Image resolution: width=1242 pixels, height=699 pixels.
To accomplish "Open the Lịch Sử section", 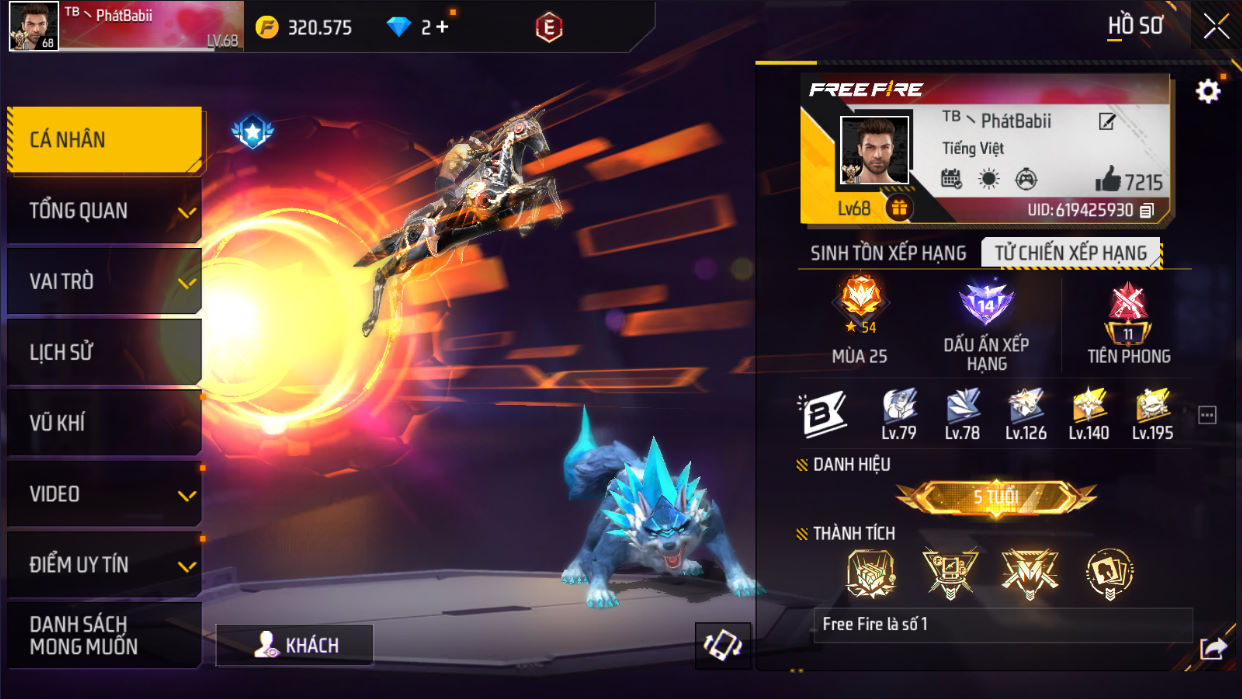I will pos(104,353).
